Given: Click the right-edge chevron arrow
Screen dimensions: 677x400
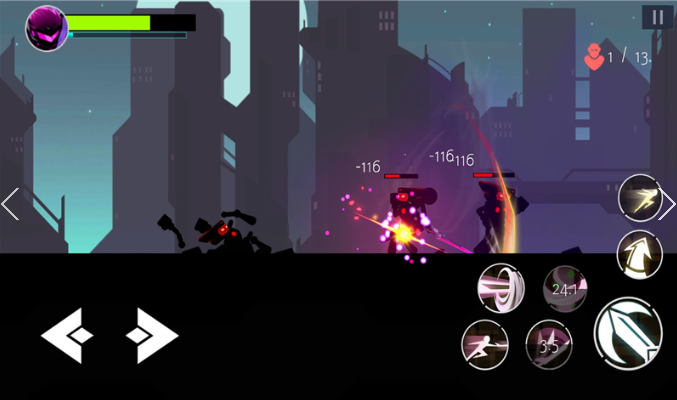Looking at the screenshot, I should tap(668, 204).
